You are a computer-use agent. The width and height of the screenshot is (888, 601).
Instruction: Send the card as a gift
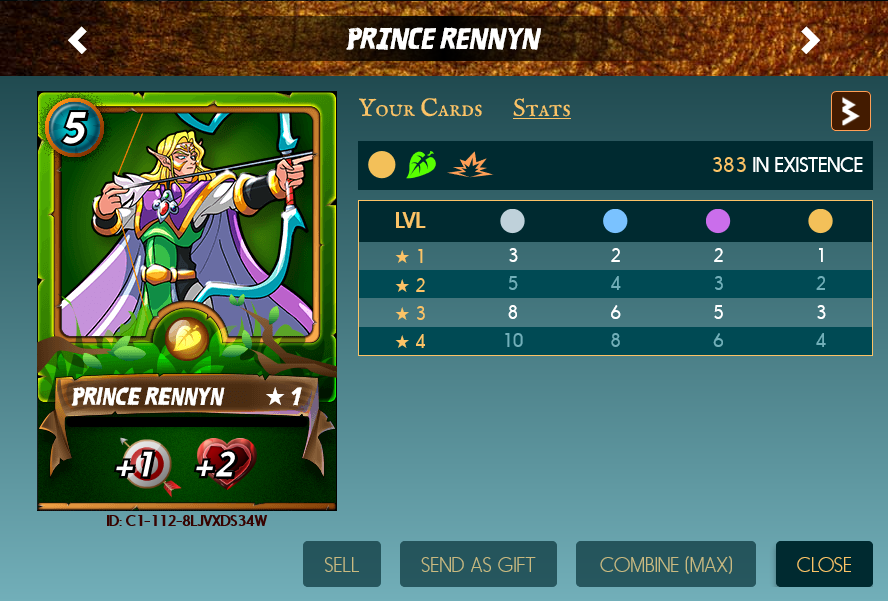pos(477,565)
